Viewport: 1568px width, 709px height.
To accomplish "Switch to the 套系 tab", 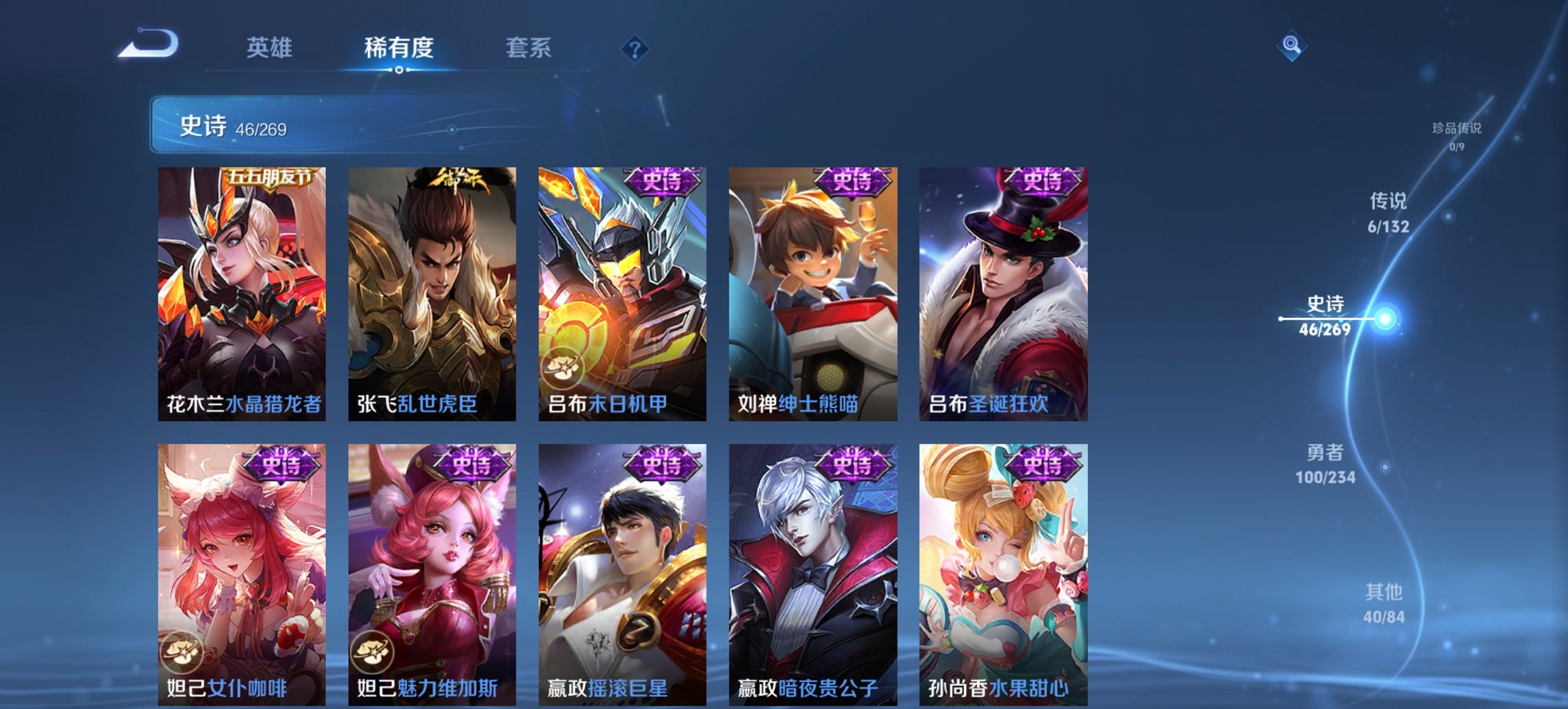I will tap(529, 48).
